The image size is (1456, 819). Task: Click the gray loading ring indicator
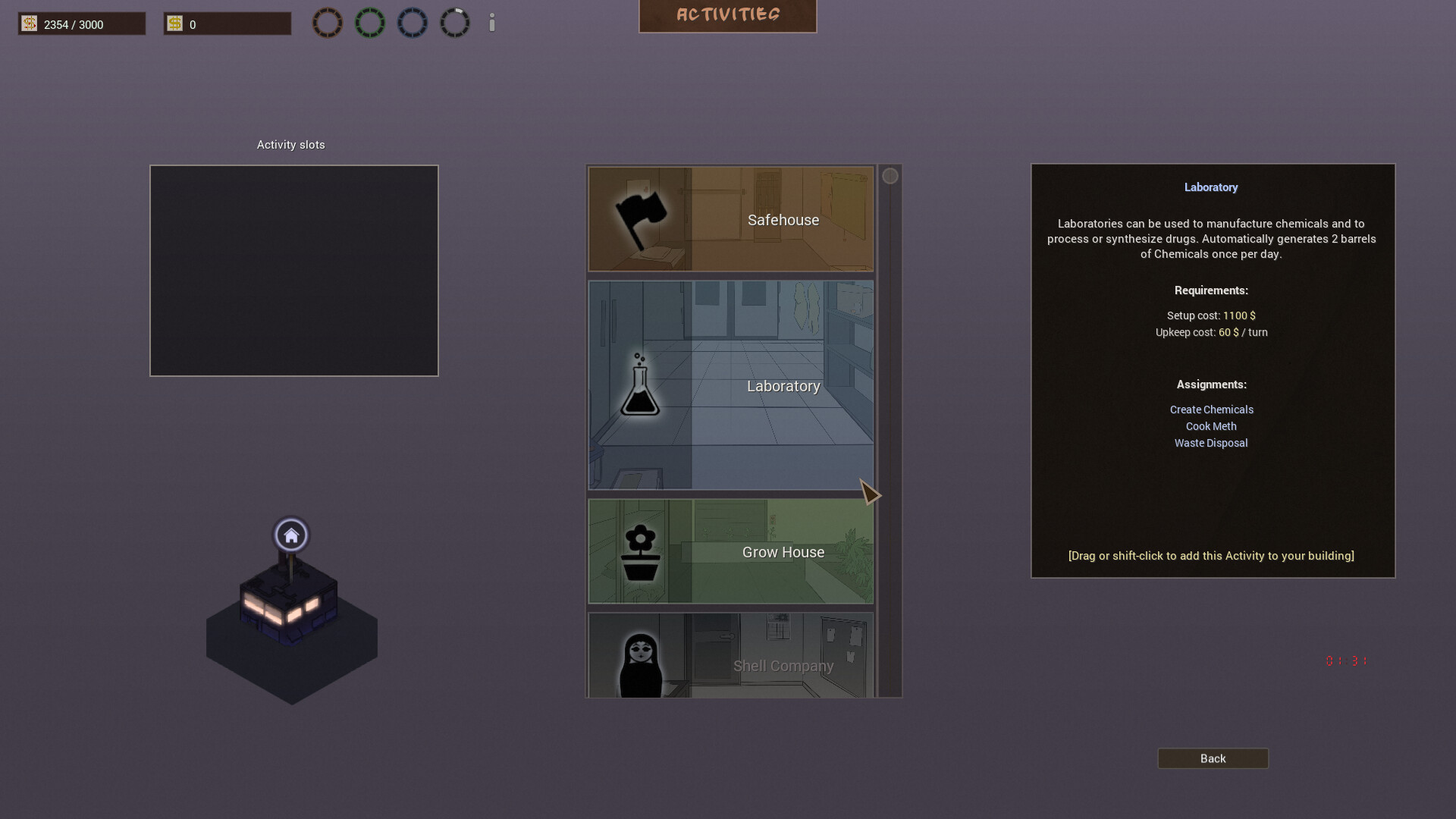[455, 22]
